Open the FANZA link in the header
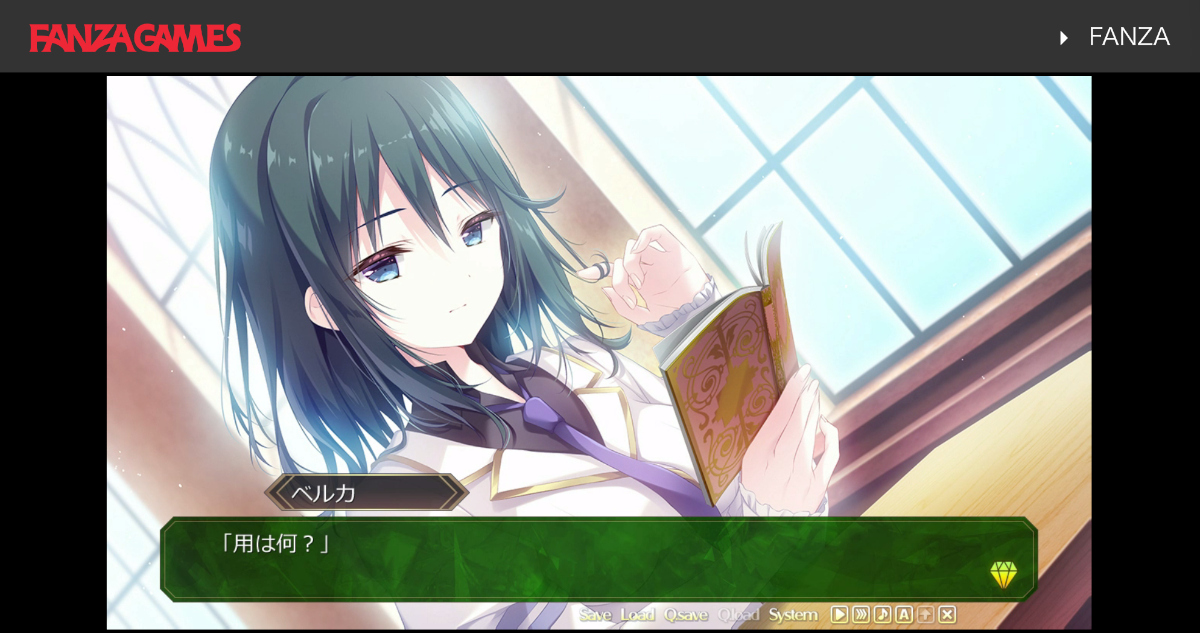The height and width of the screenshot is (633, 1200). pyautogui.click(x=1128, y=37)
